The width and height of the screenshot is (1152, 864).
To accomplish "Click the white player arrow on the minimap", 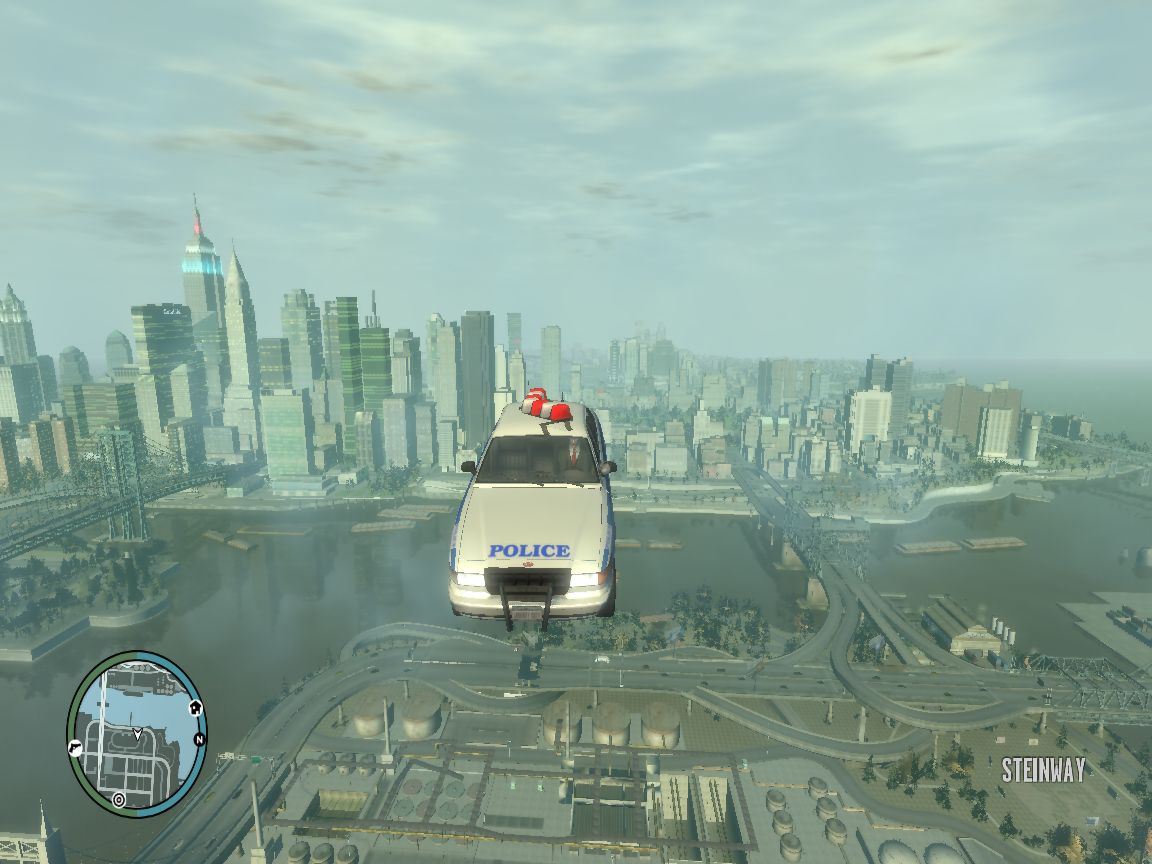I will click(x=137, y=734).
